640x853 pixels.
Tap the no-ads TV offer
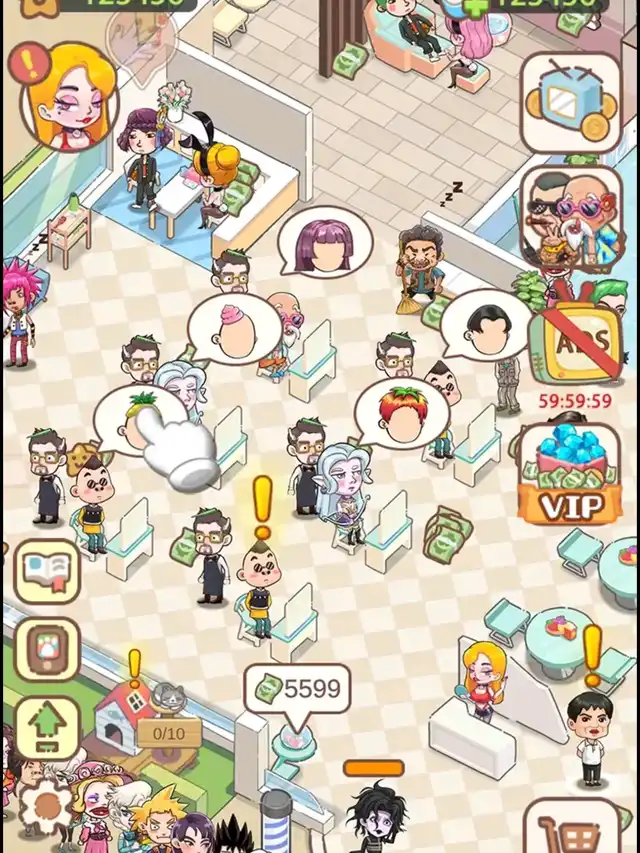coord(569,342)
